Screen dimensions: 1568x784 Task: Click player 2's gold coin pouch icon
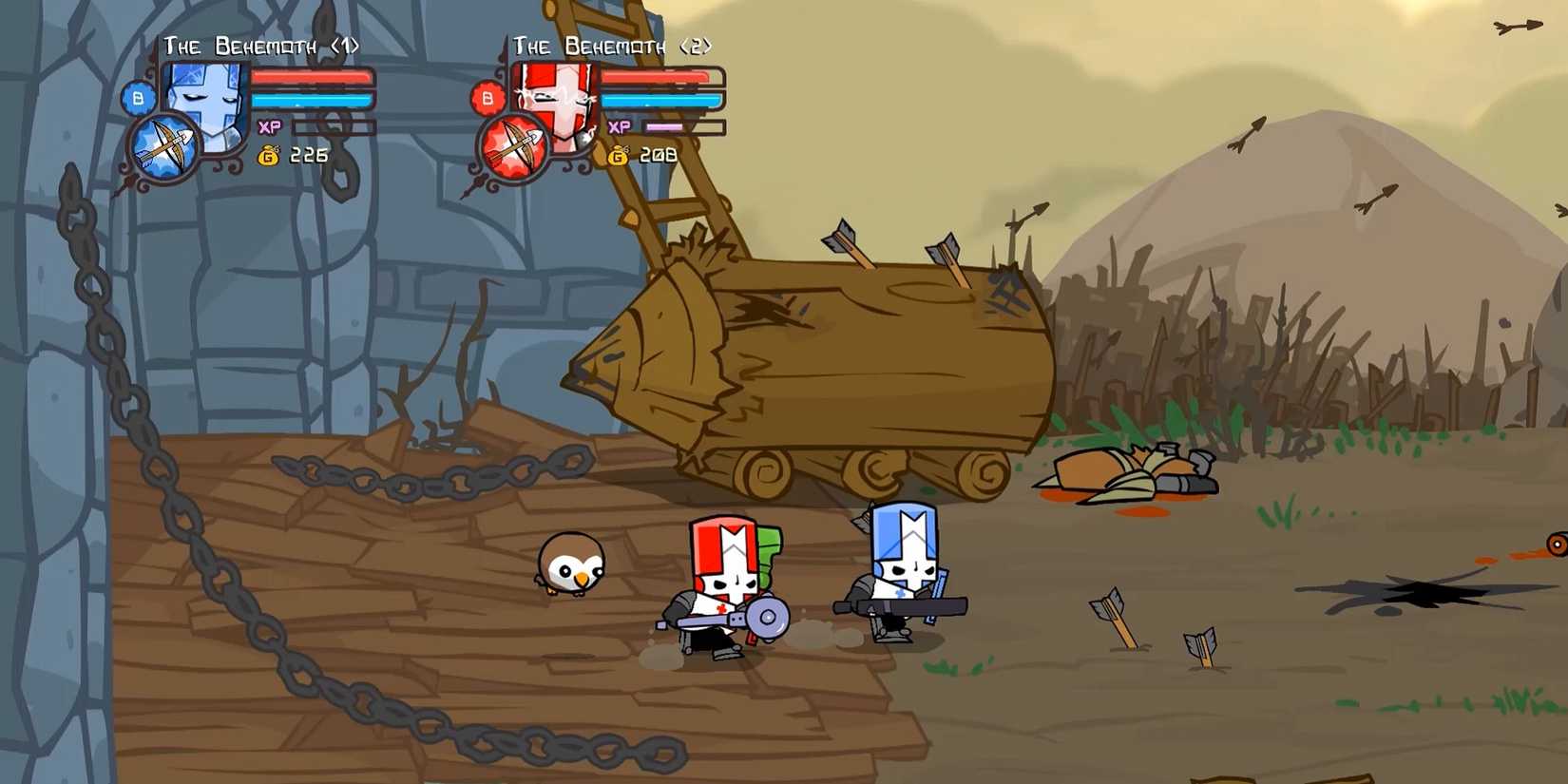tap(620, 154)
